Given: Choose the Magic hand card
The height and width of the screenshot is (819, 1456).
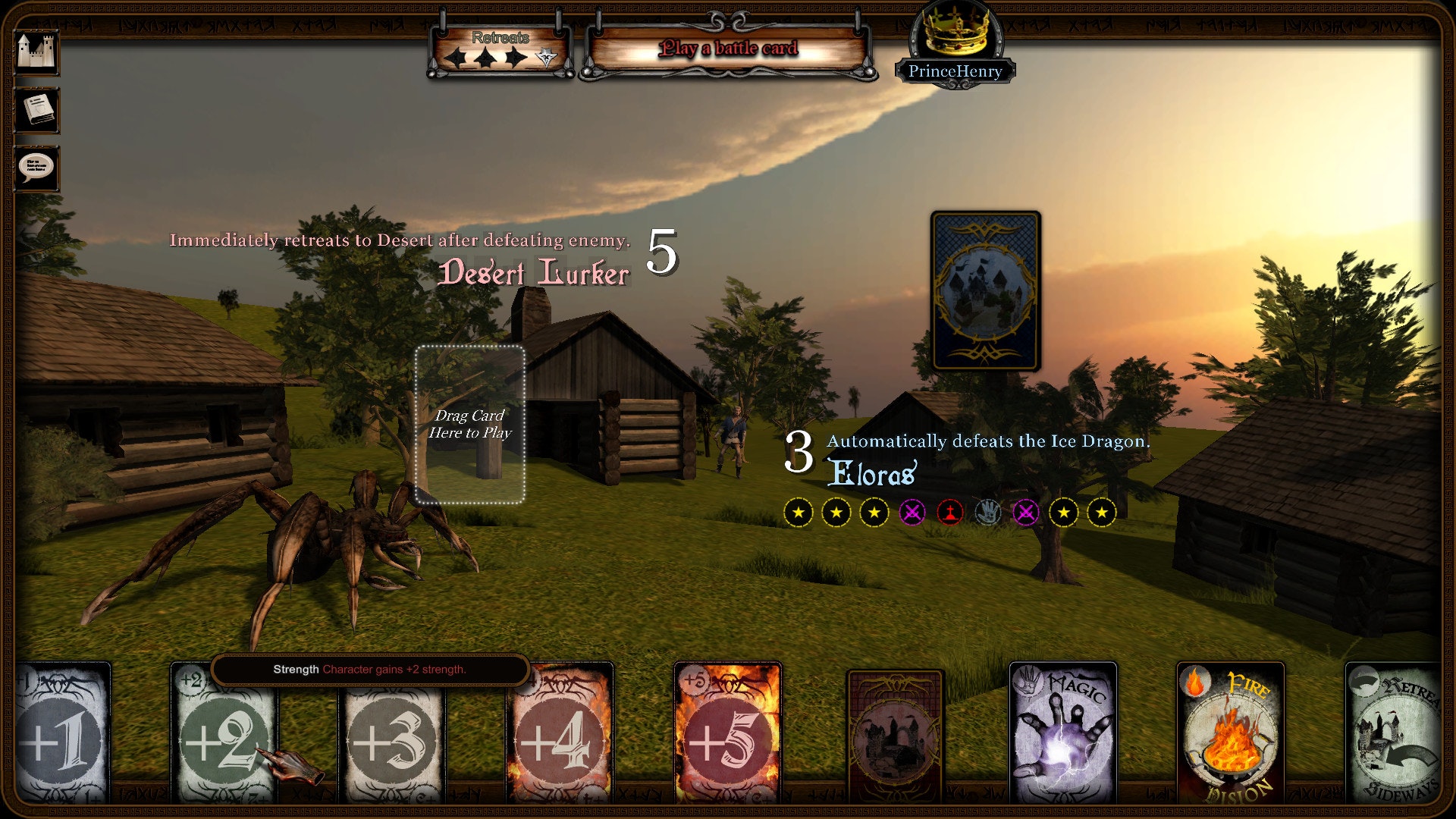Looking at the screenshot, I should tap(1062, 734).
